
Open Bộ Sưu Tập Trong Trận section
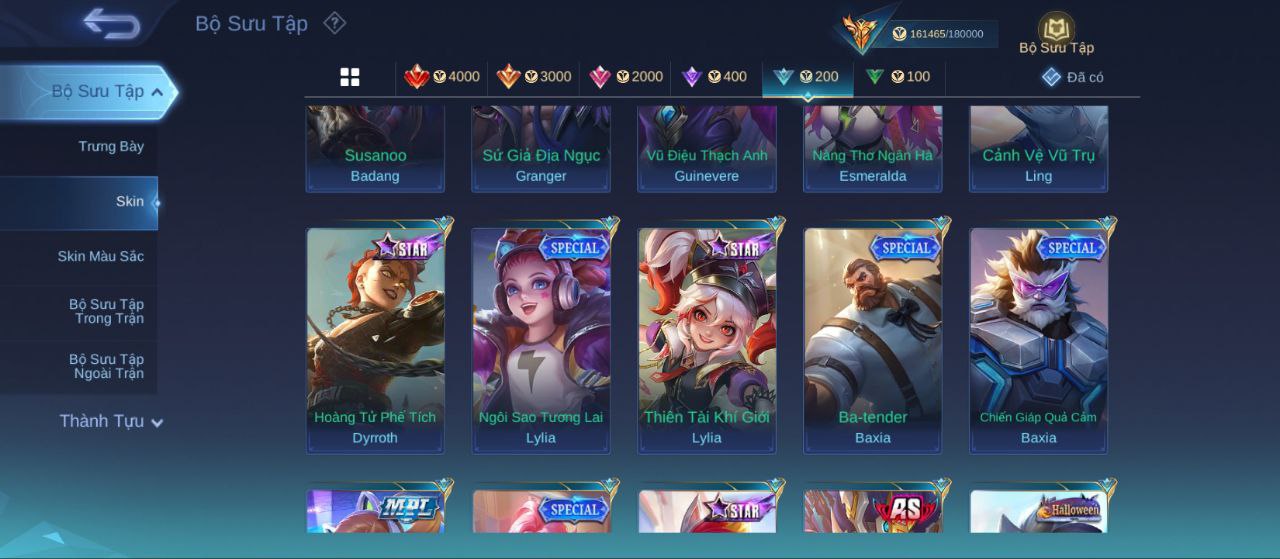click(106, 312)
